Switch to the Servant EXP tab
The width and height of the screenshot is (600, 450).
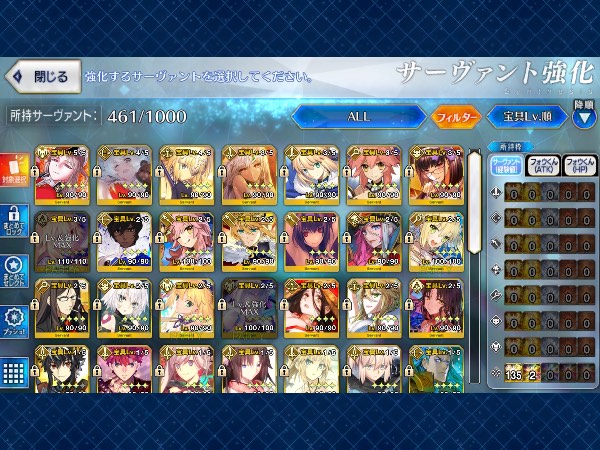pyautogui.click(x=508, y=166)
